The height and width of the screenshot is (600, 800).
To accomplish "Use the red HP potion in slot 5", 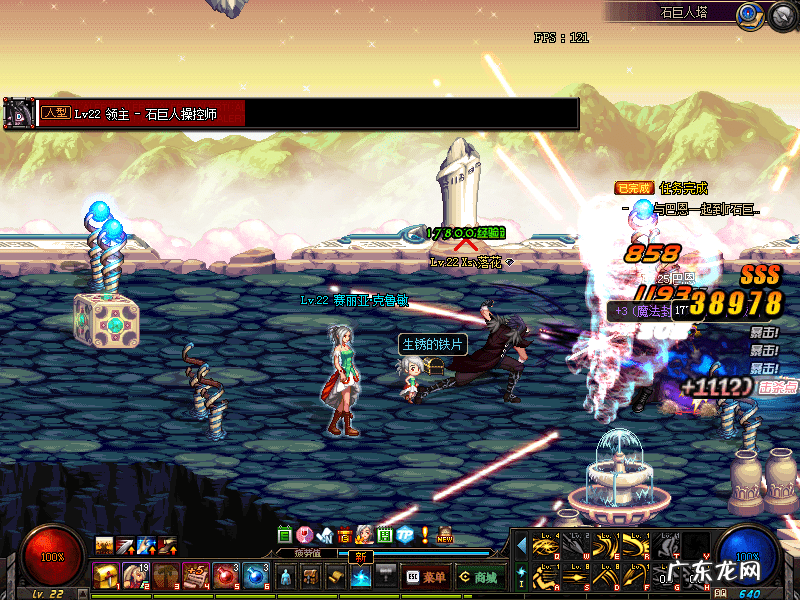I will (225, 576).
